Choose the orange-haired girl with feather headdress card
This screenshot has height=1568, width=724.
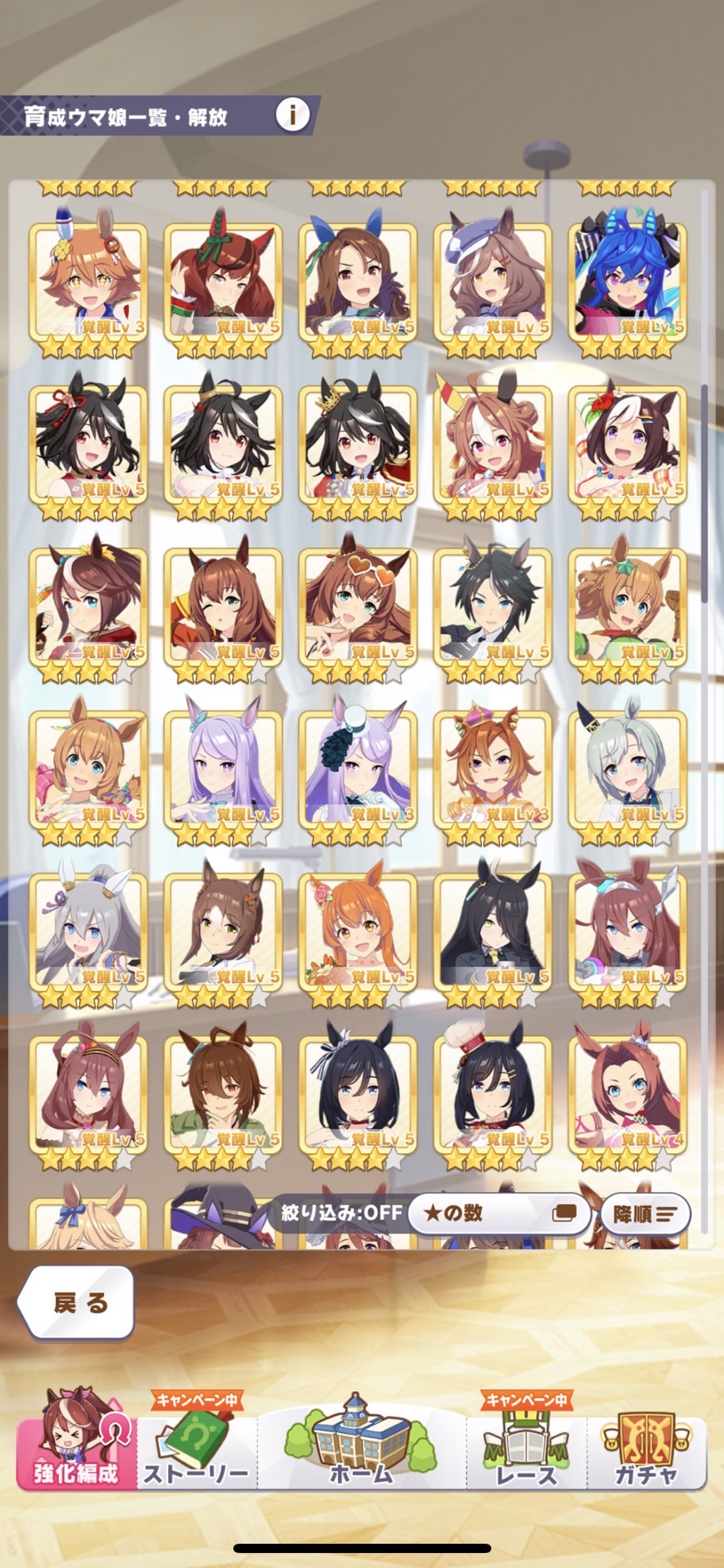88,279
